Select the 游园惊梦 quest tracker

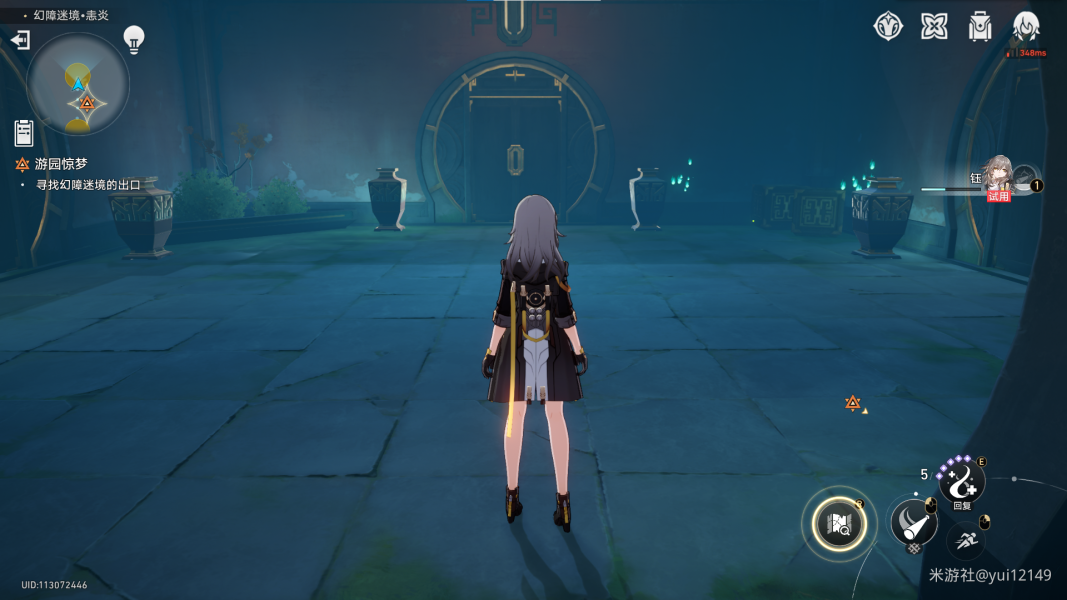[60, 164]
